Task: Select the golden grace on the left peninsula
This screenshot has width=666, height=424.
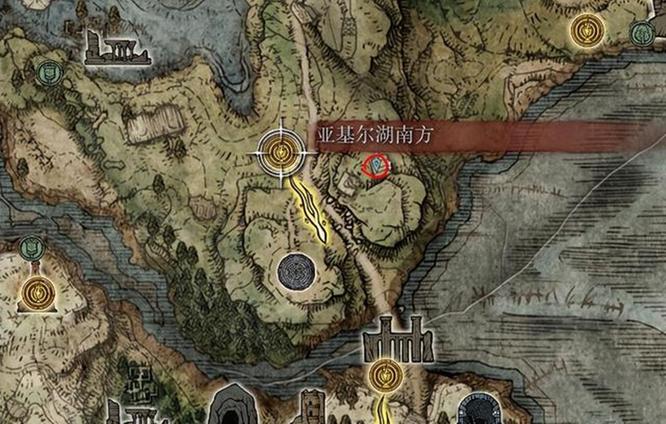Action: click(38, 293)
